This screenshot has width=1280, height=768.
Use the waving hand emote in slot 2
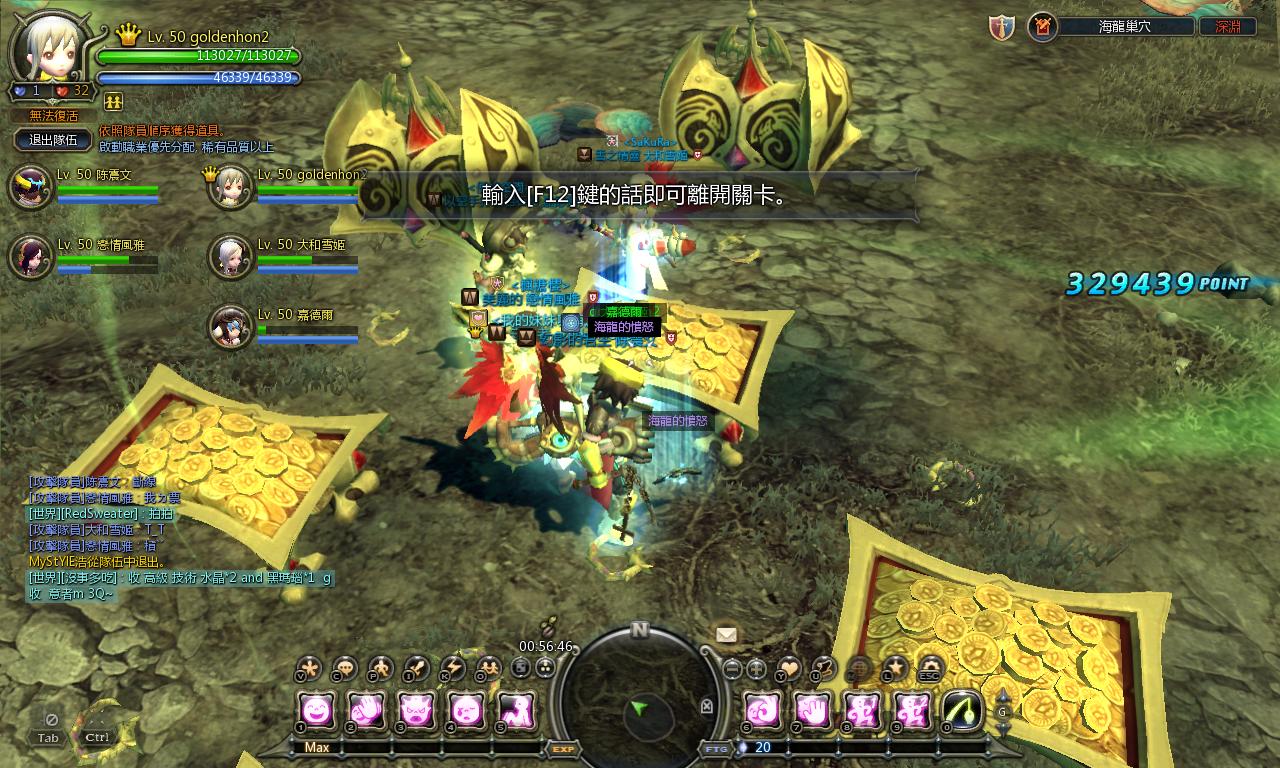pyautogui.click(x=366, y=711)
